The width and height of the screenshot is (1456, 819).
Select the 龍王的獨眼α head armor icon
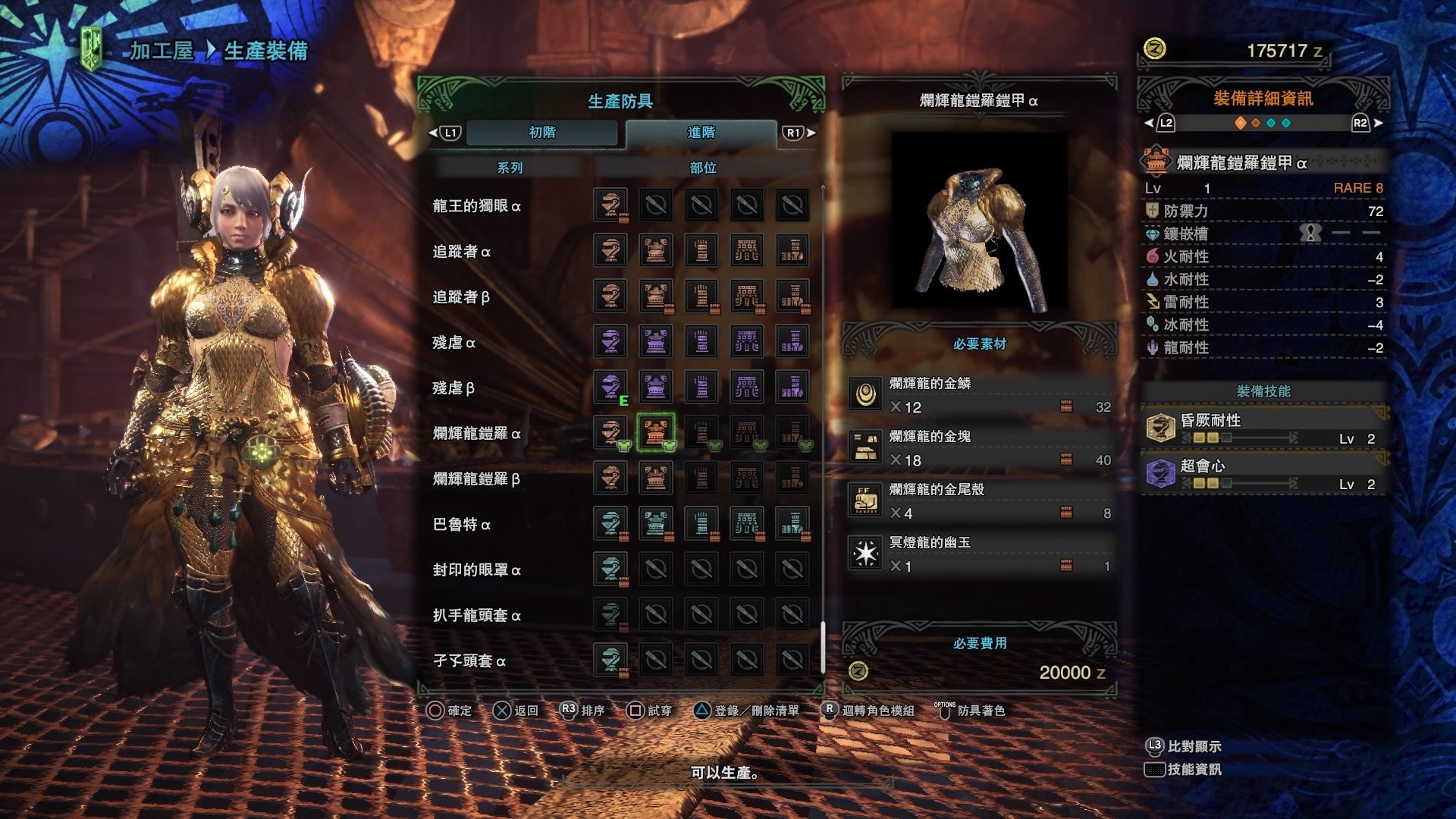point(610,205)
